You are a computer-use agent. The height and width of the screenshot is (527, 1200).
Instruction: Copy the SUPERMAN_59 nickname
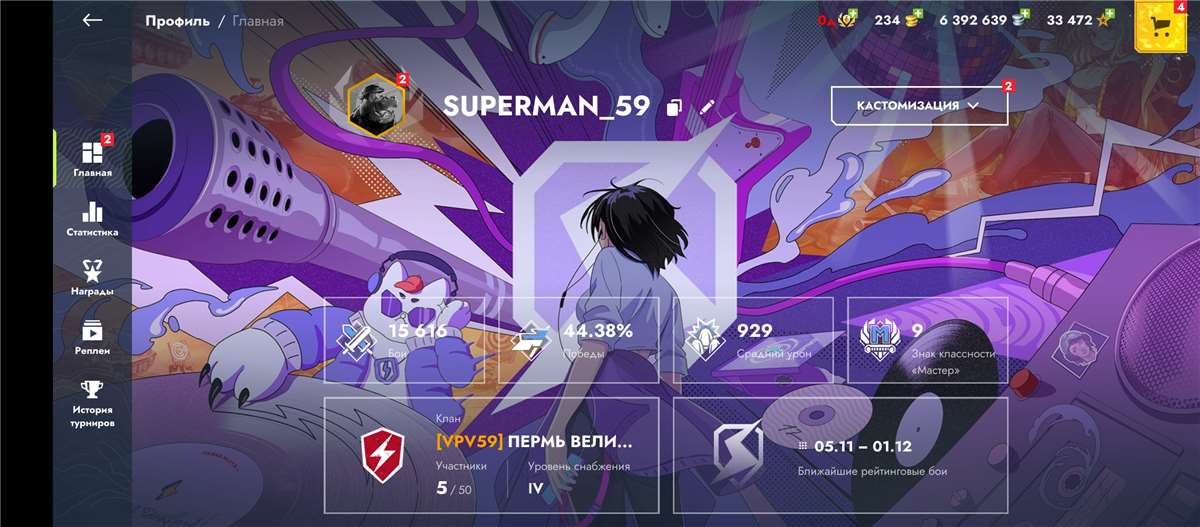(x=675, y=107)
